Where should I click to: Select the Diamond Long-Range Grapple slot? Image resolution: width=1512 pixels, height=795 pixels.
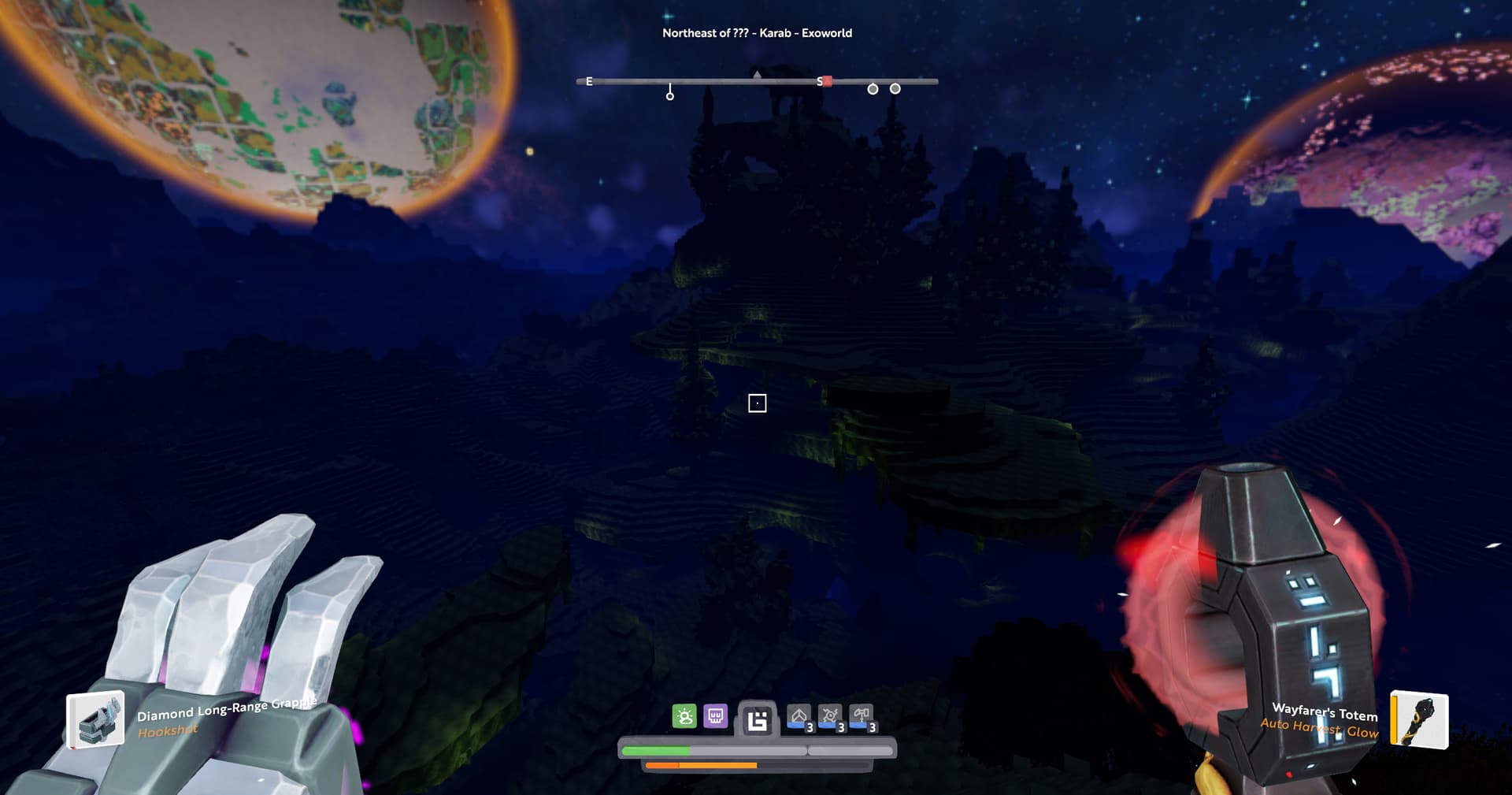96,719
